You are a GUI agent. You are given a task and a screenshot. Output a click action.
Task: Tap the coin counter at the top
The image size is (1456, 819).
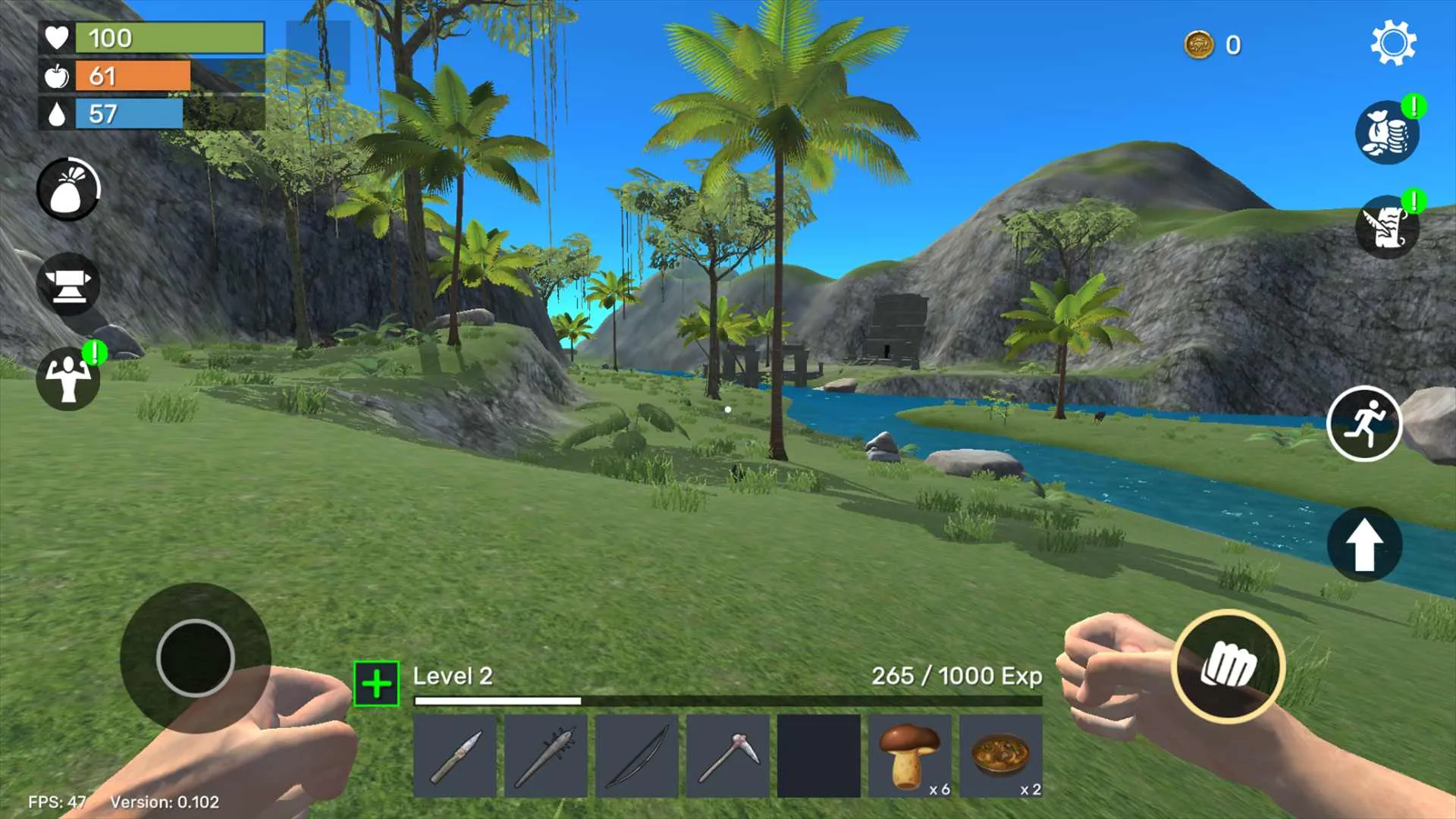tap(1213, 45)
